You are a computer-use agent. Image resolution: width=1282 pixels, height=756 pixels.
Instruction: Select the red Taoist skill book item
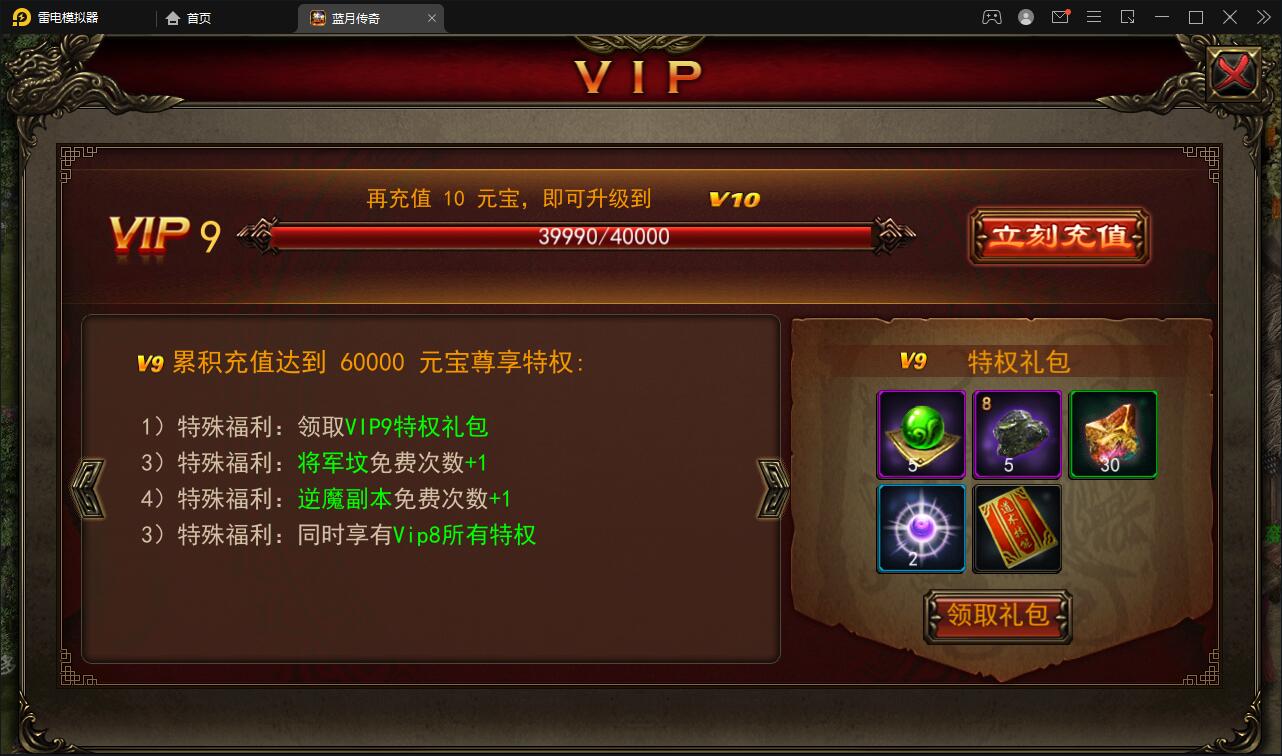[1017, 528]
